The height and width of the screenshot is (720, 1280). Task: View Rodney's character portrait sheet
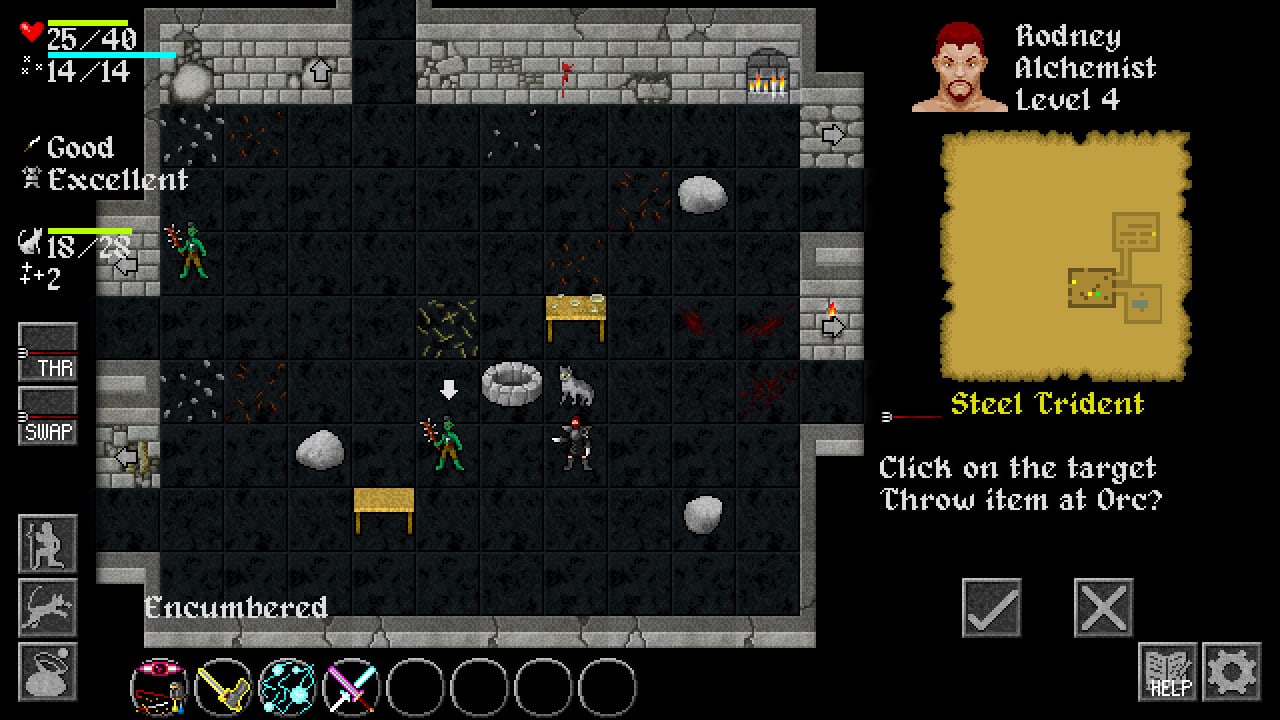959,66
